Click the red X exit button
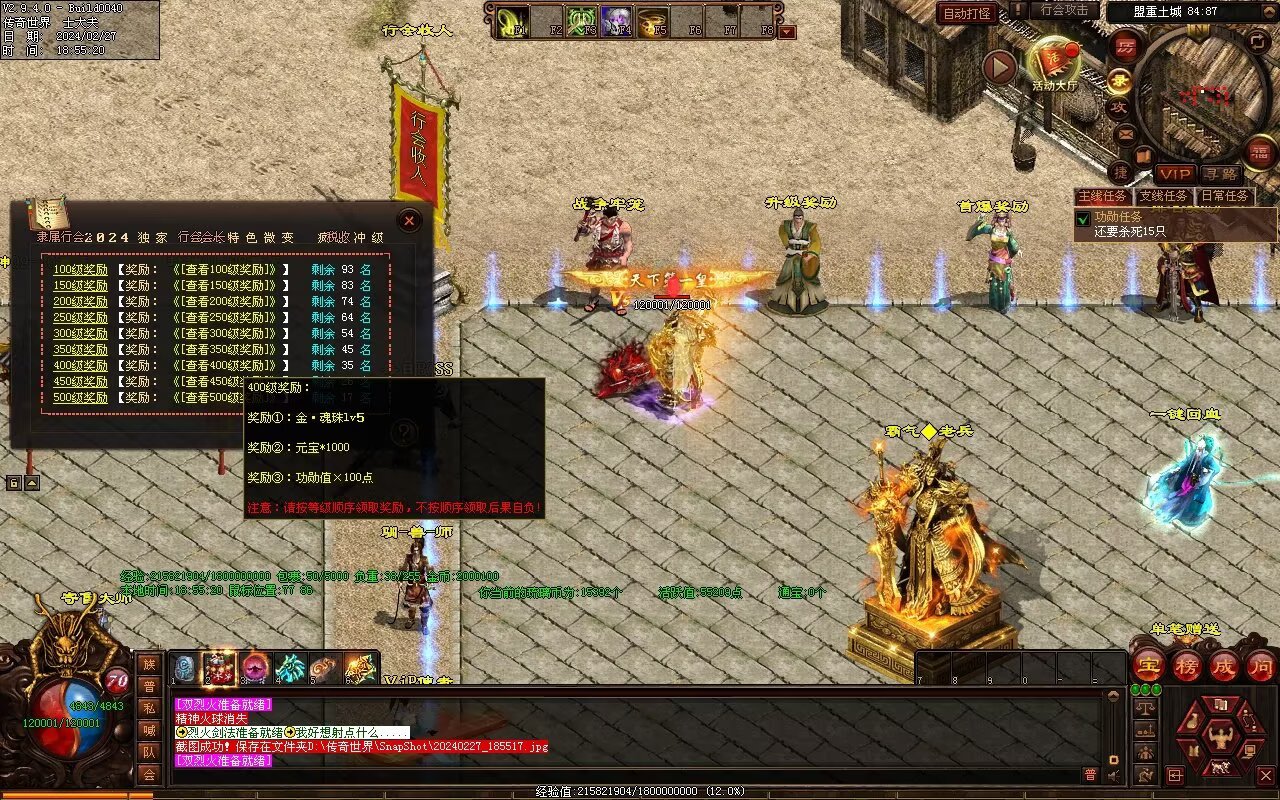The width and height of the screenshot is (1280, 800). pos(1265,775)
